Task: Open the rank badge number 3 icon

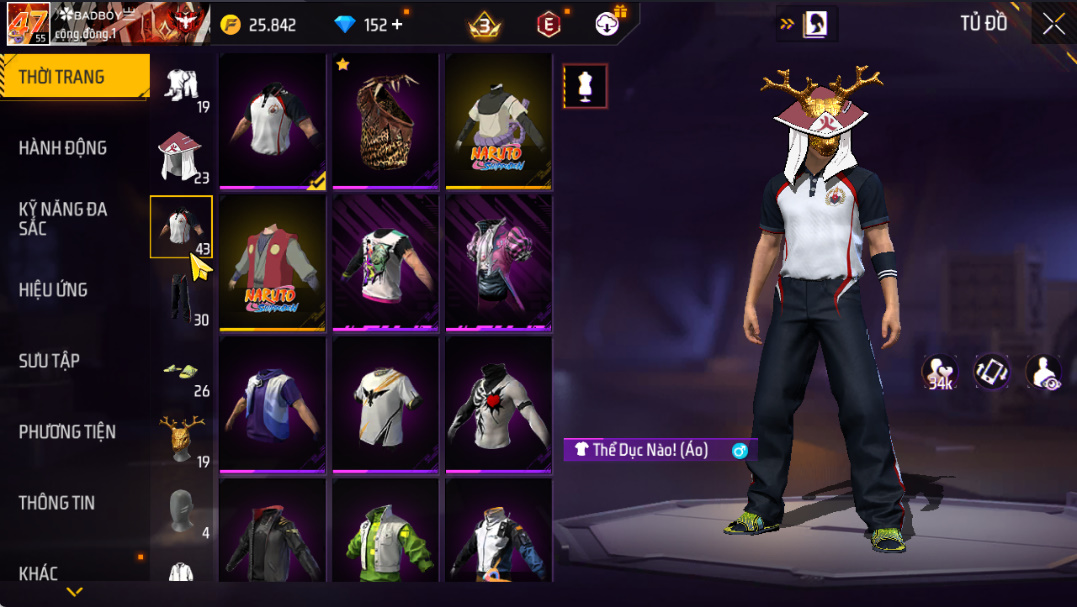Action: coord(485,26)
